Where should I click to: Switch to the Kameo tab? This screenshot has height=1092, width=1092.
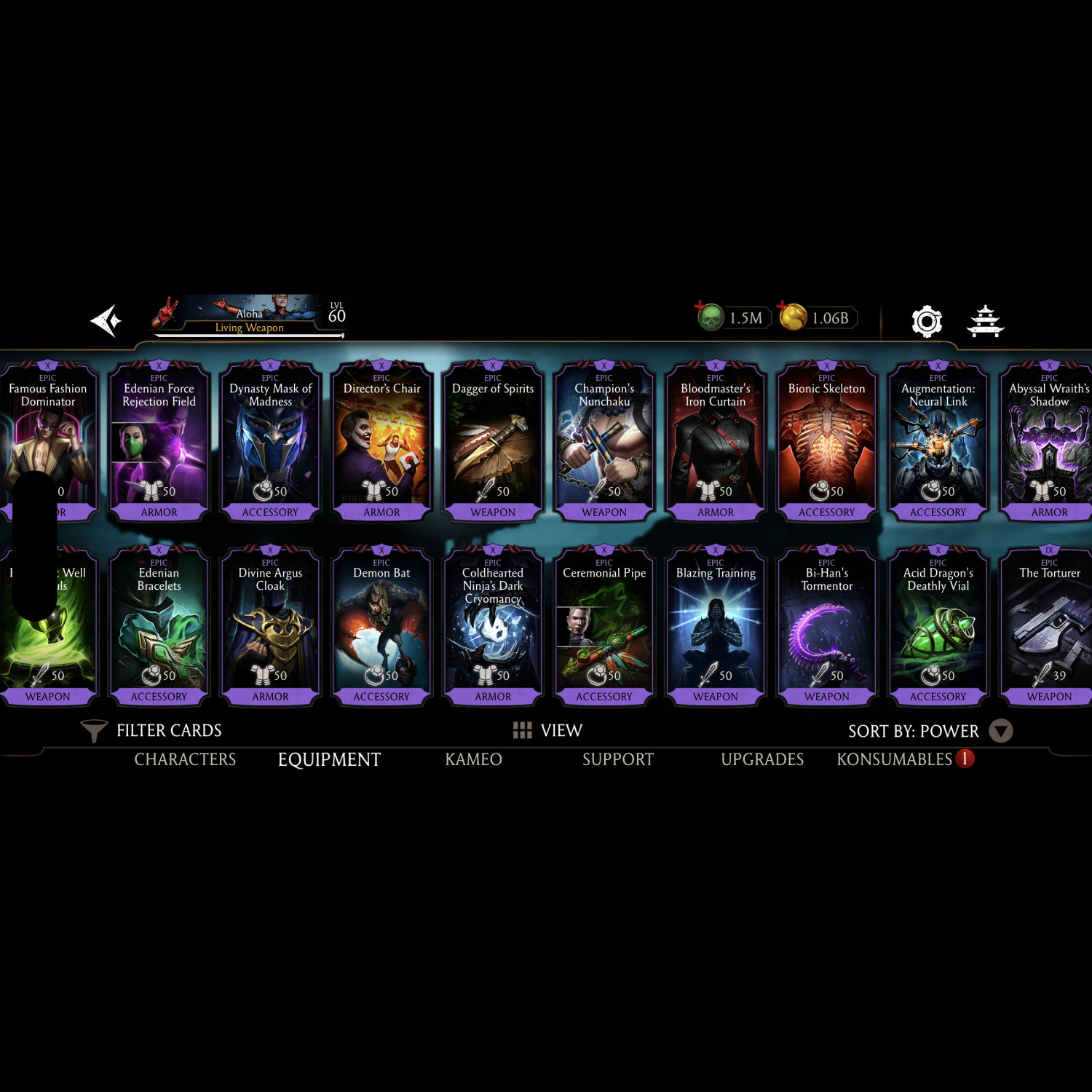point(473,759)
